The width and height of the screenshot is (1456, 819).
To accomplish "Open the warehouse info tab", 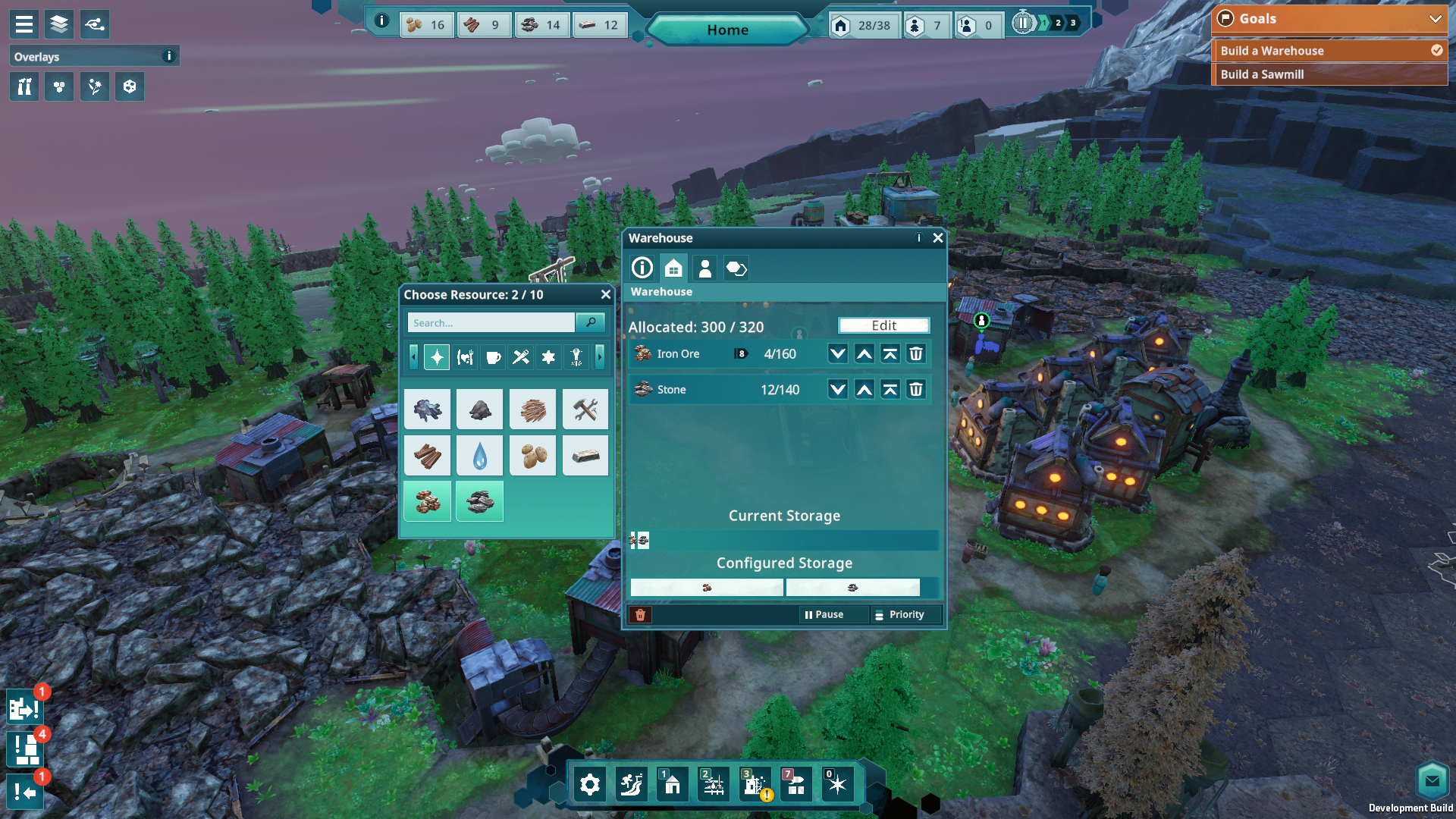I will (642, 268).
